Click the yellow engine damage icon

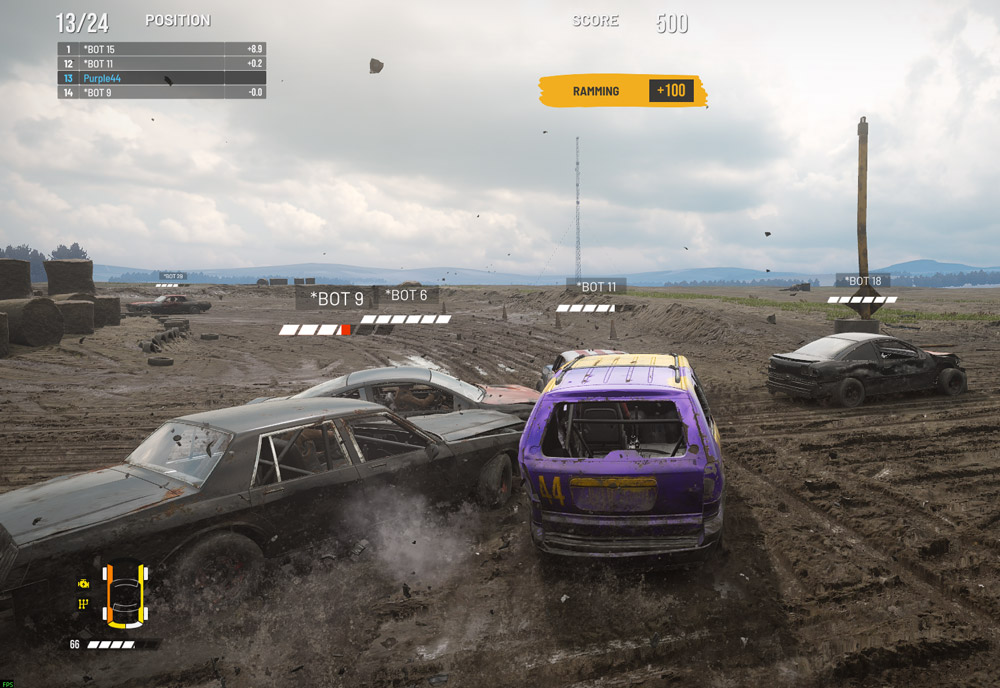click(84, 583)
